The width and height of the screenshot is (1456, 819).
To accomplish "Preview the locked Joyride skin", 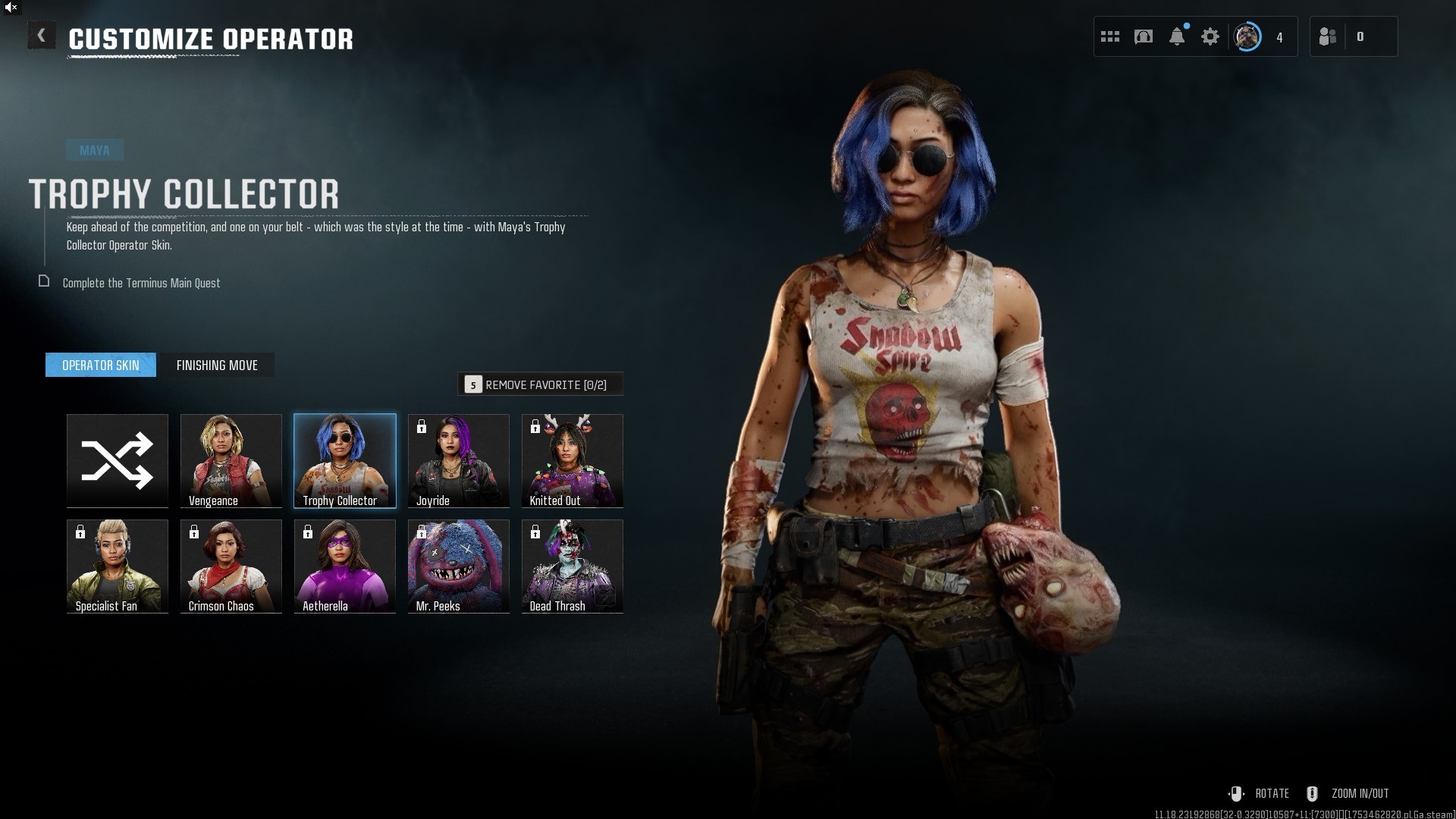I will (459, 460).
